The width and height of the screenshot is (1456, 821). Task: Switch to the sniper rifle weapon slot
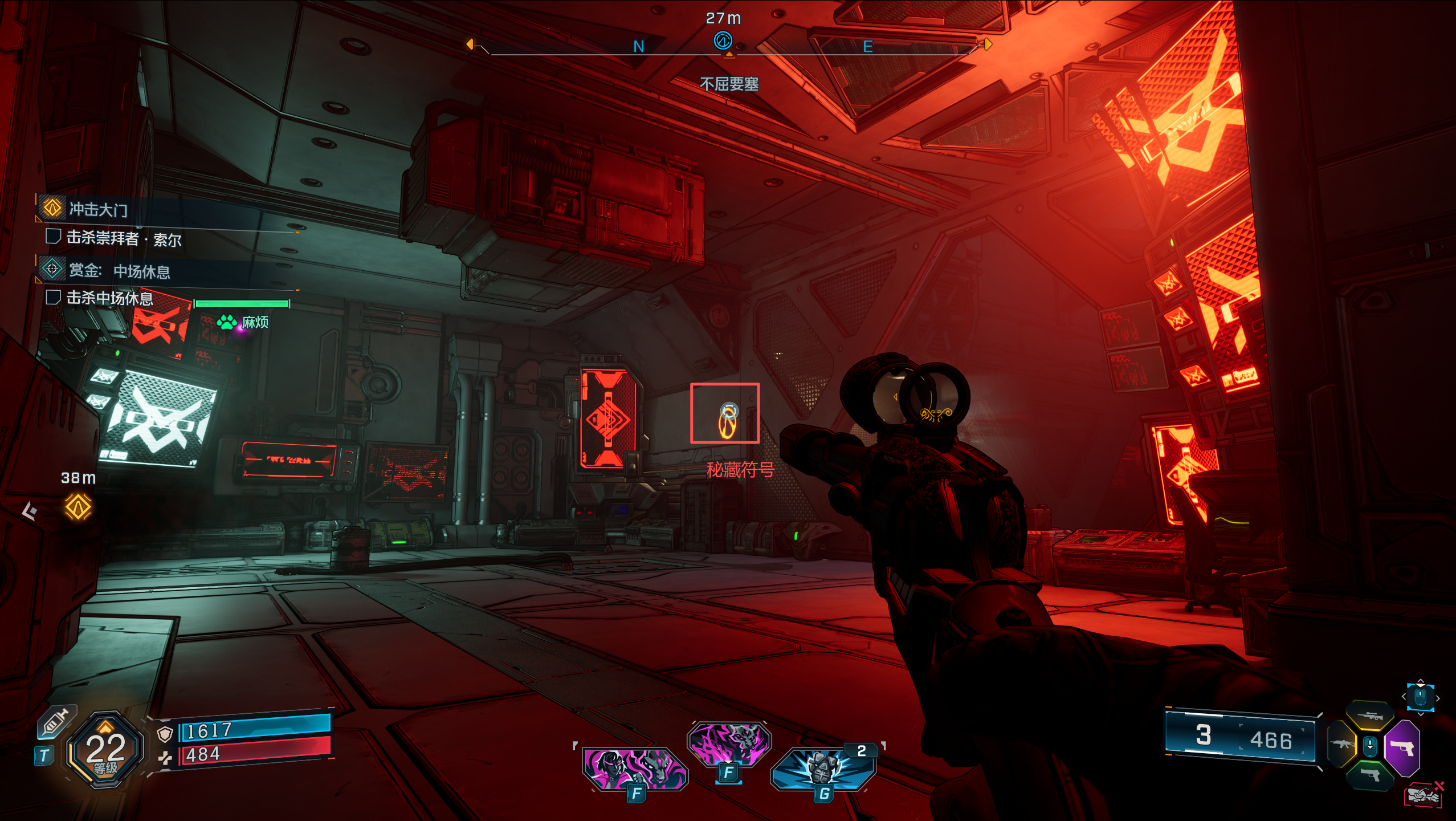click(1369, 716)
